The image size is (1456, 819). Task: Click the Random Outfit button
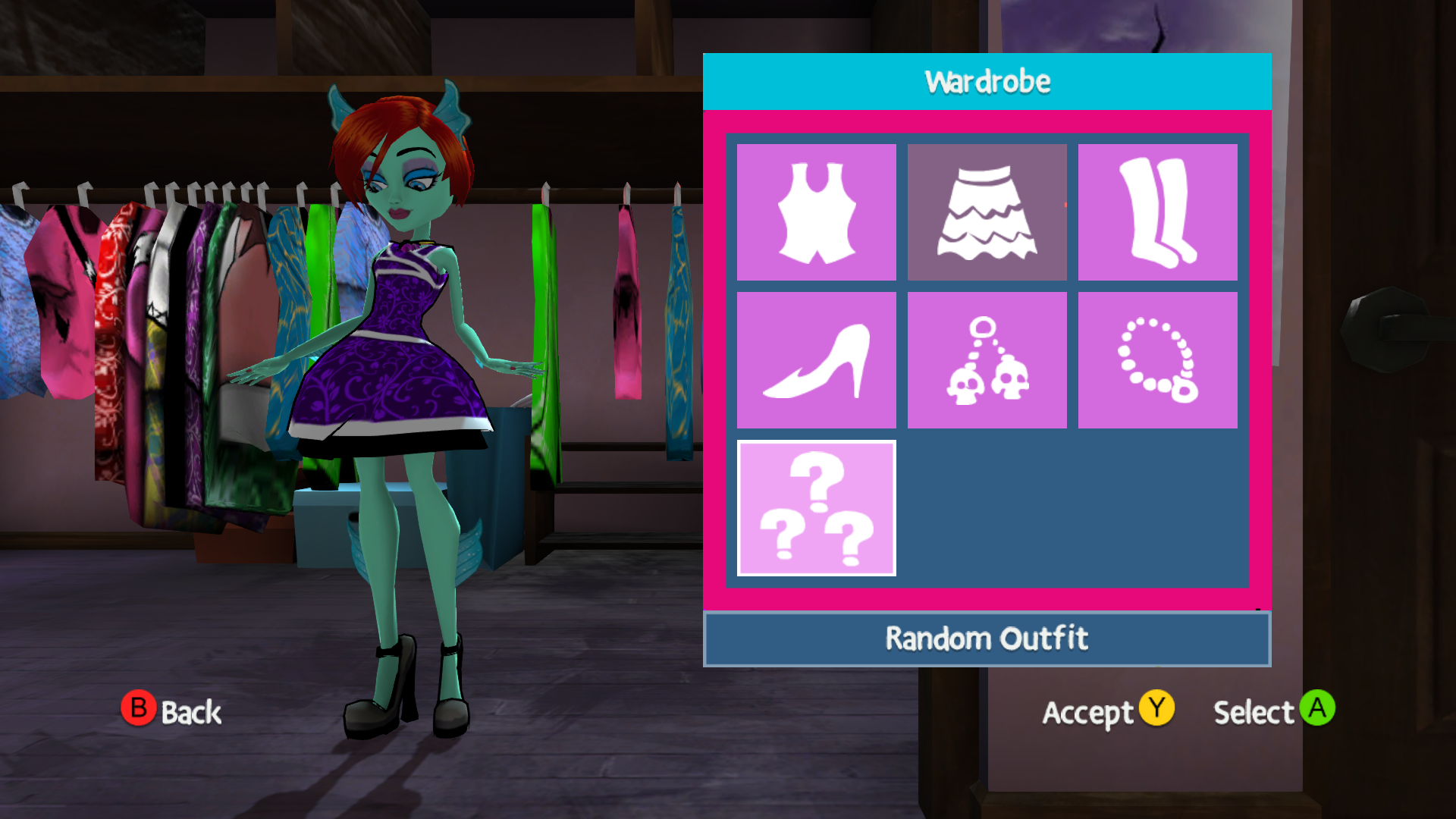[986, 638]
